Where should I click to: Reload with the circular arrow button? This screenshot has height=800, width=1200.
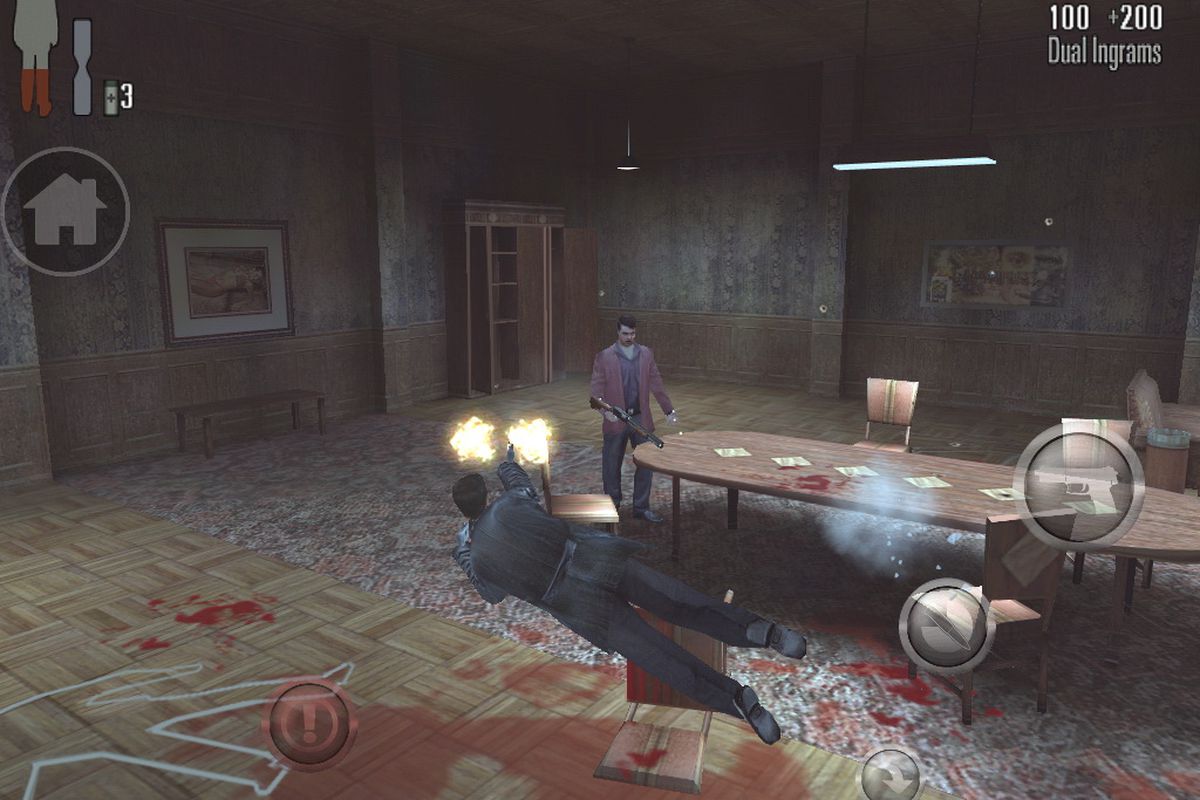click(890, 775)
